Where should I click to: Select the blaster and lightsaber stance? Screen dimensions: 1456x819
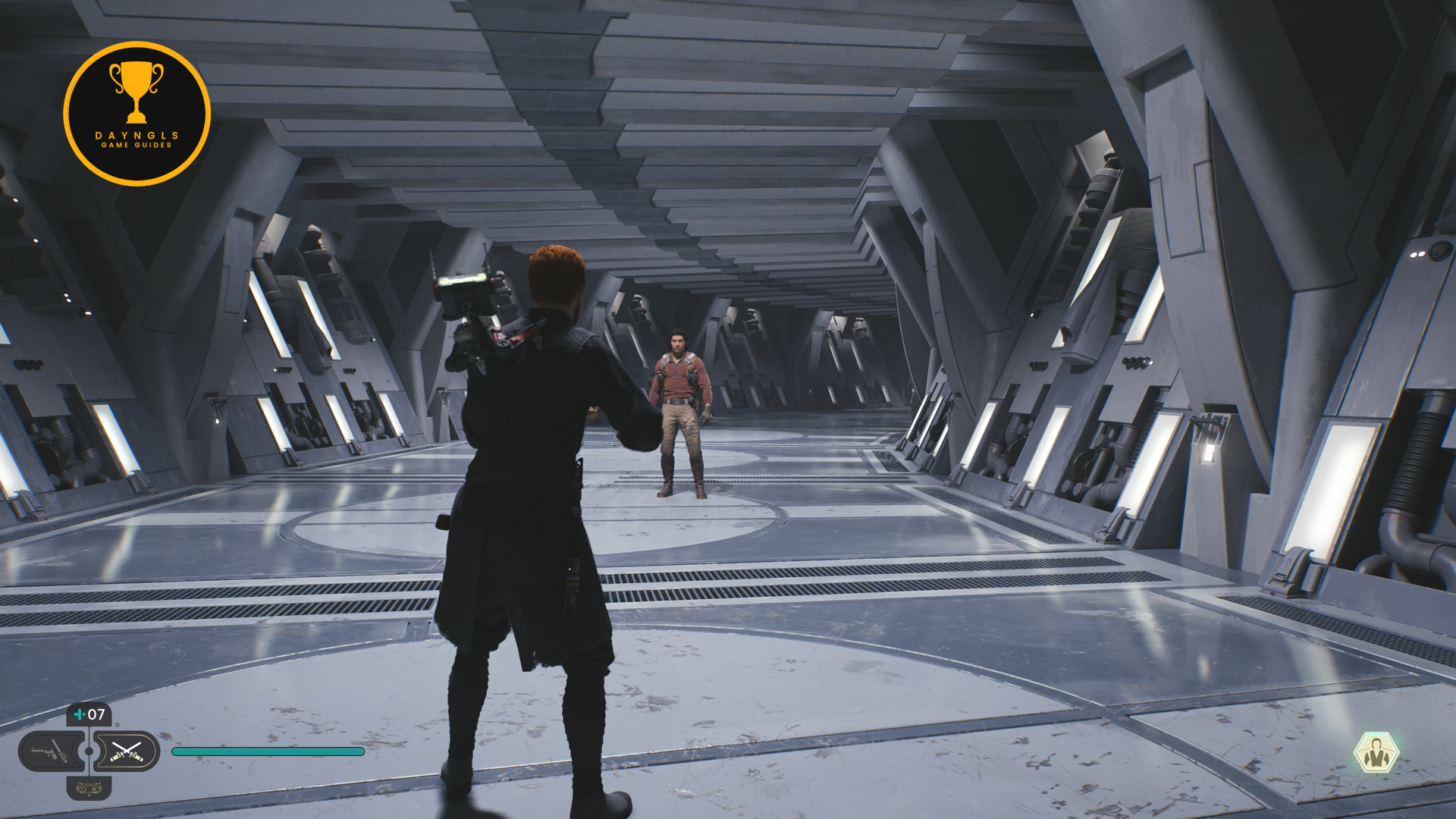(49, 752)
